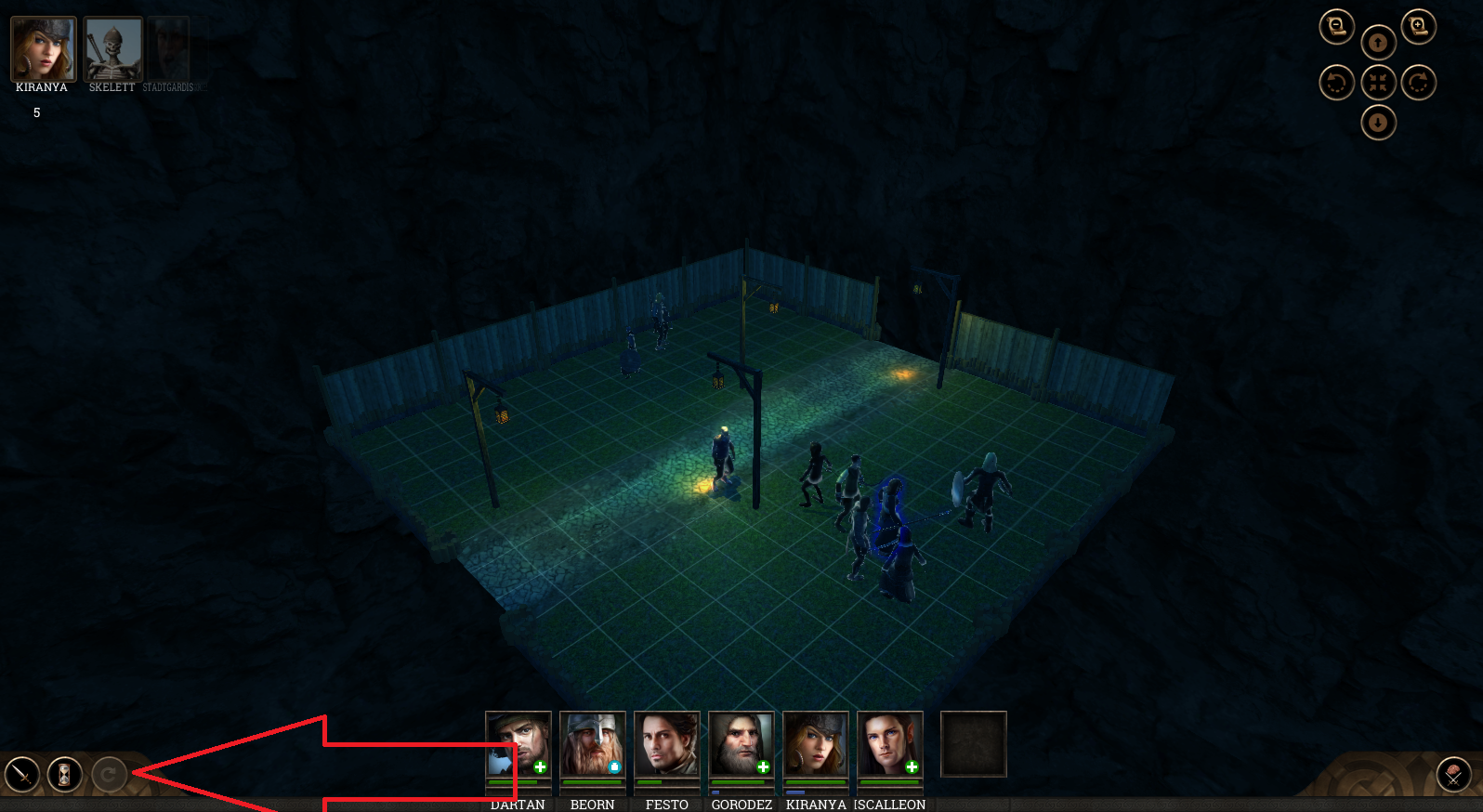1483x812 pixels.
Task: Click the hourglass wait button
Action: tap(65, 774)
